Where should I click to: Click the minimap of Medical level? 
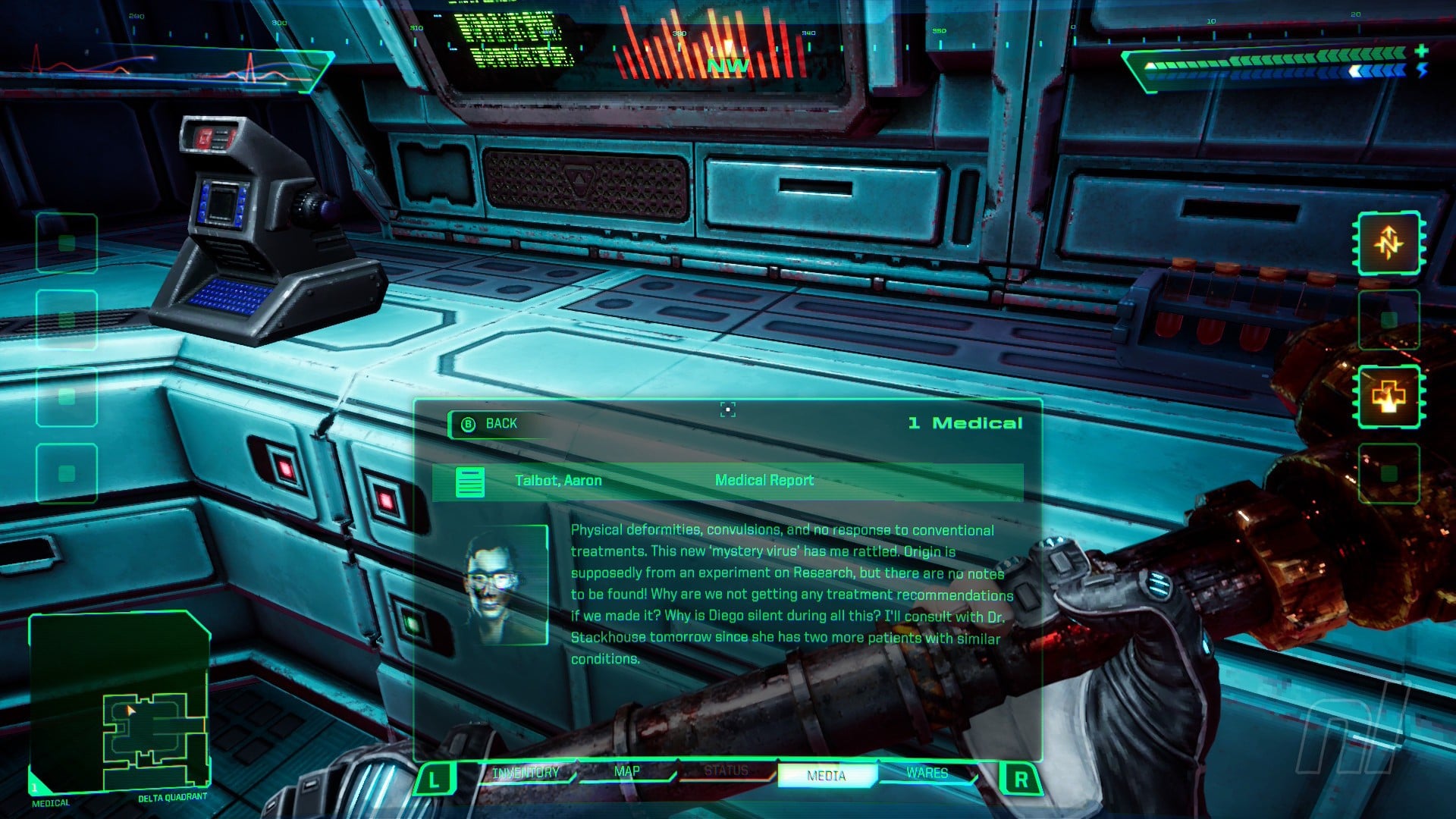tap(120, 701)
